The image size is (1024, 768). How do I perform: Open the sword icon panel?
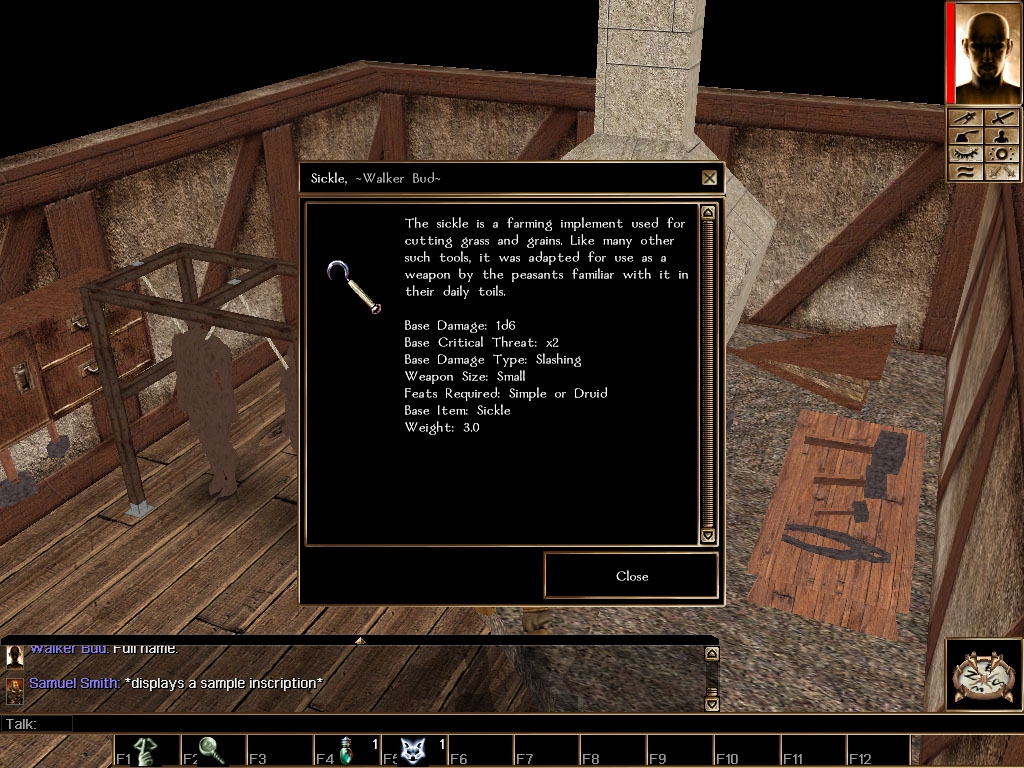pos(1003,118)
